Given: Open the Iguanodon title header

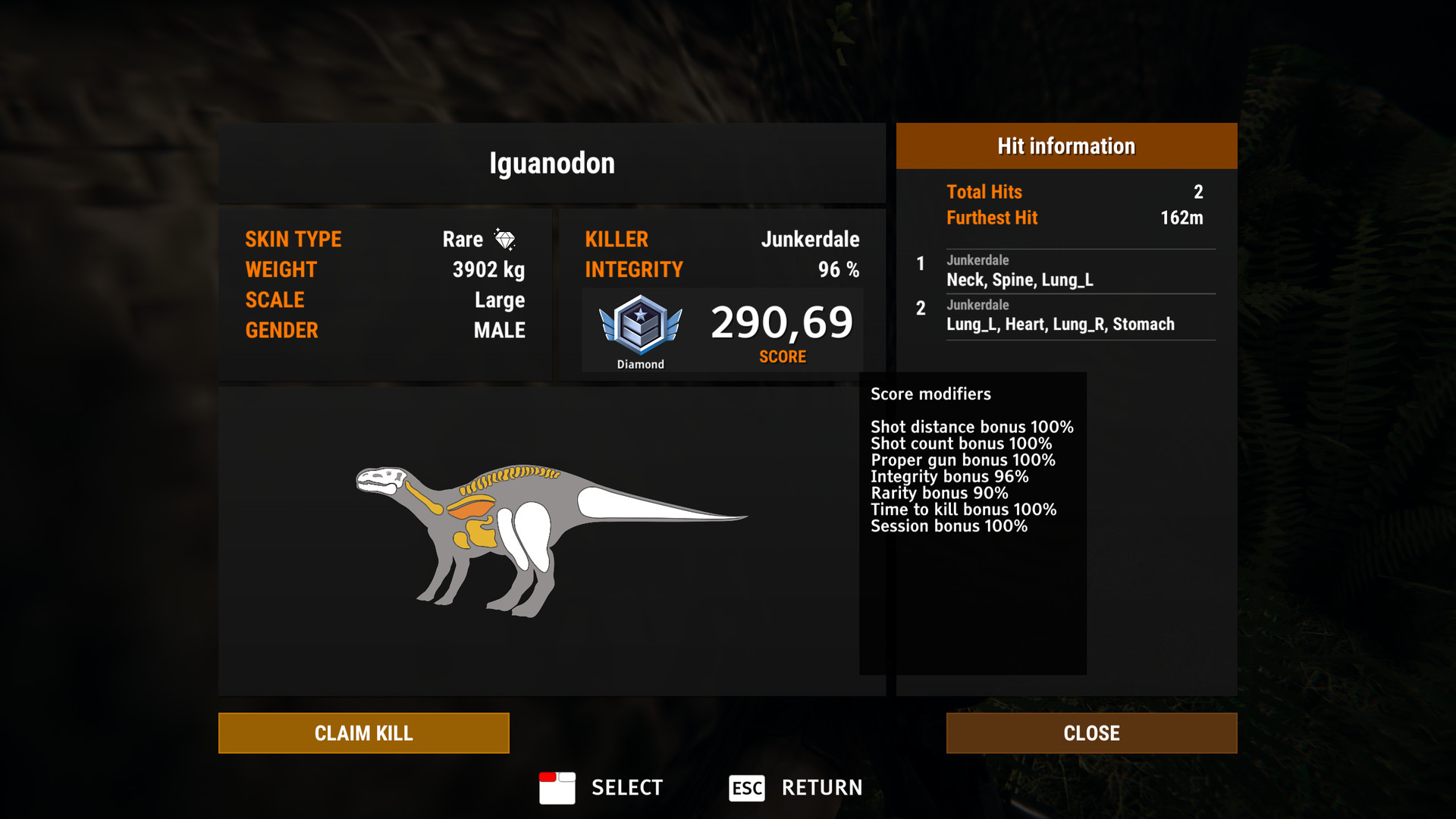Looking at the screenshot, I should [x=551, y=162].
